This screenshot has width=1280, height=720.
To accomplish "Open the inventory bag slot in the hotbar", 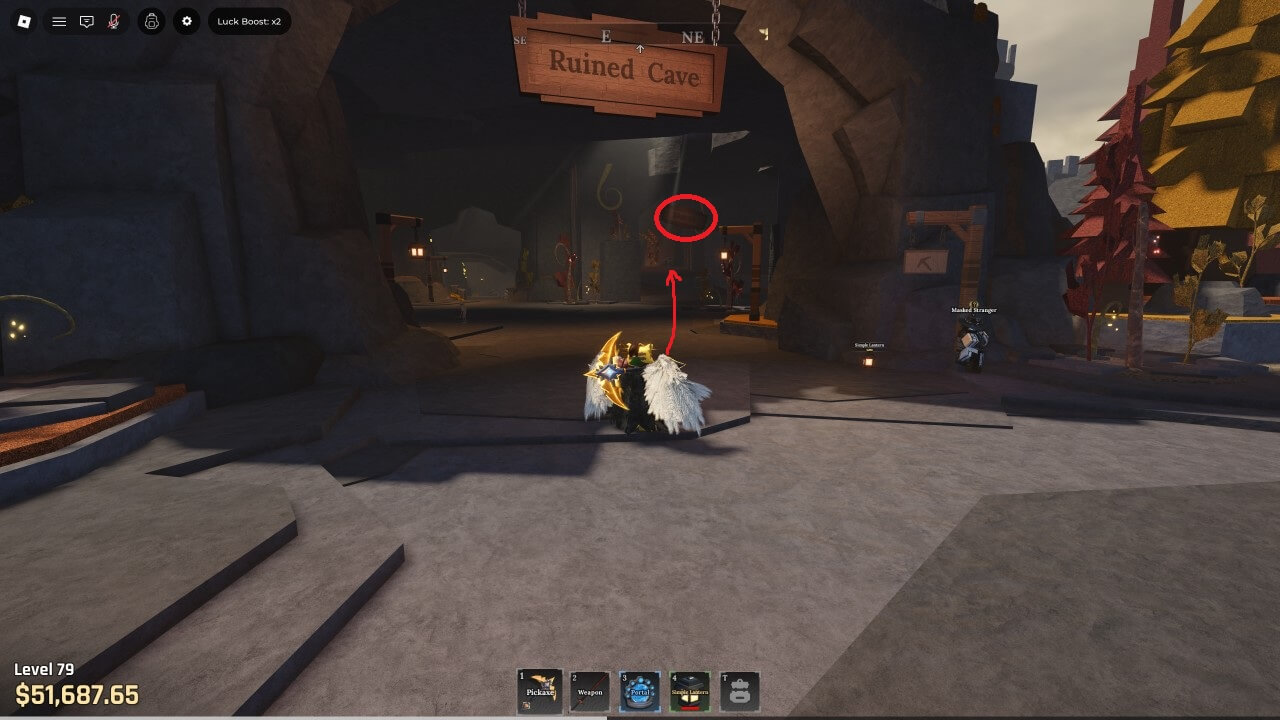I will pyautogui.click(x=740, y=691).
